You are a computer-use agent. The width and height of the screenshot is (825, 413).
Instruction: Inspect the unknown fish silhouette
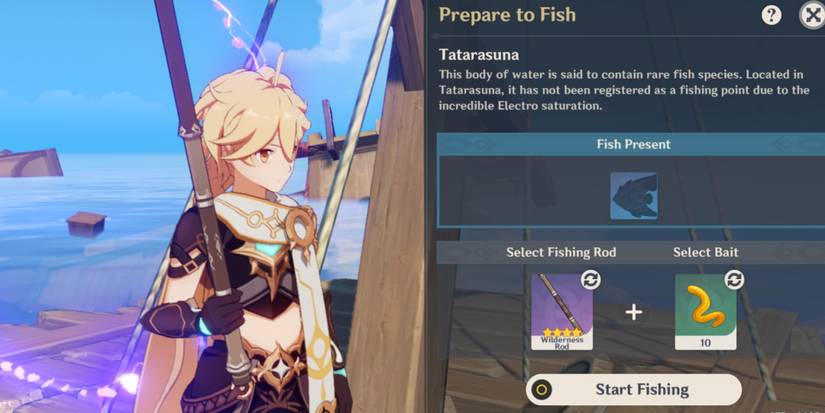point(634,195)
